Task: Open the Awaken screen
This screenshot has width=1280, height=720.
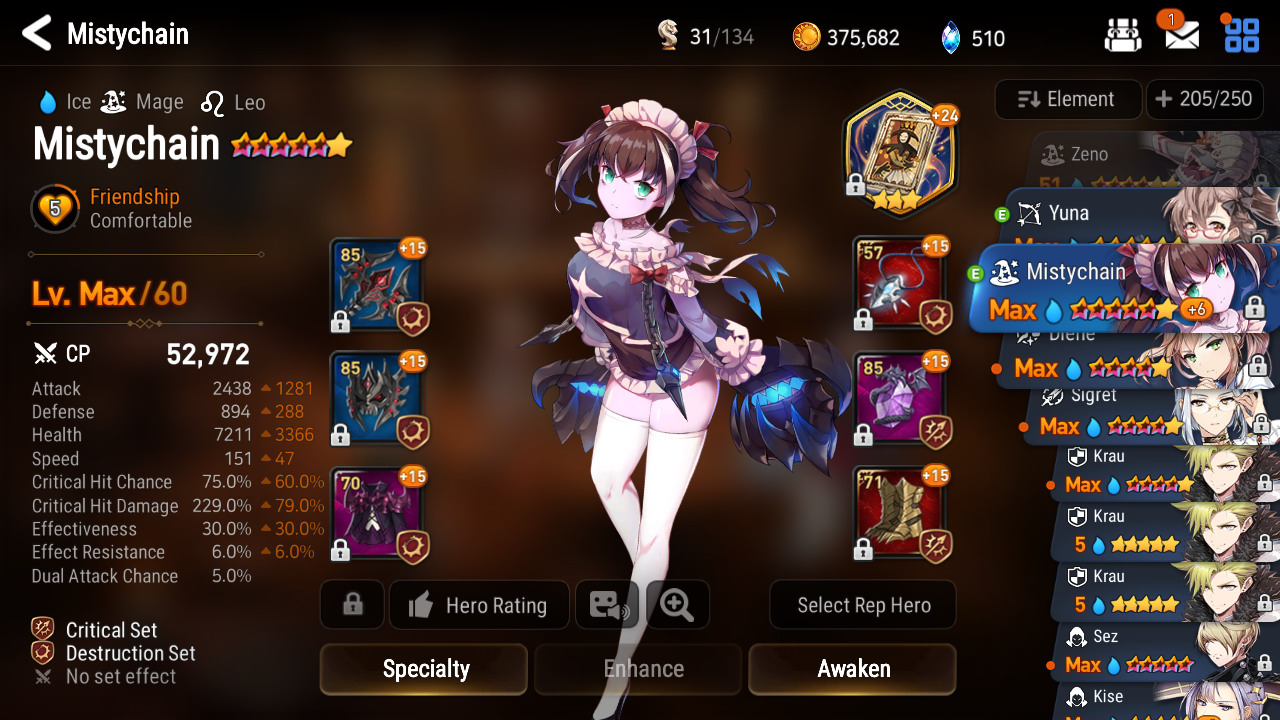Action: pyautogui.click(x=853, y=669)
